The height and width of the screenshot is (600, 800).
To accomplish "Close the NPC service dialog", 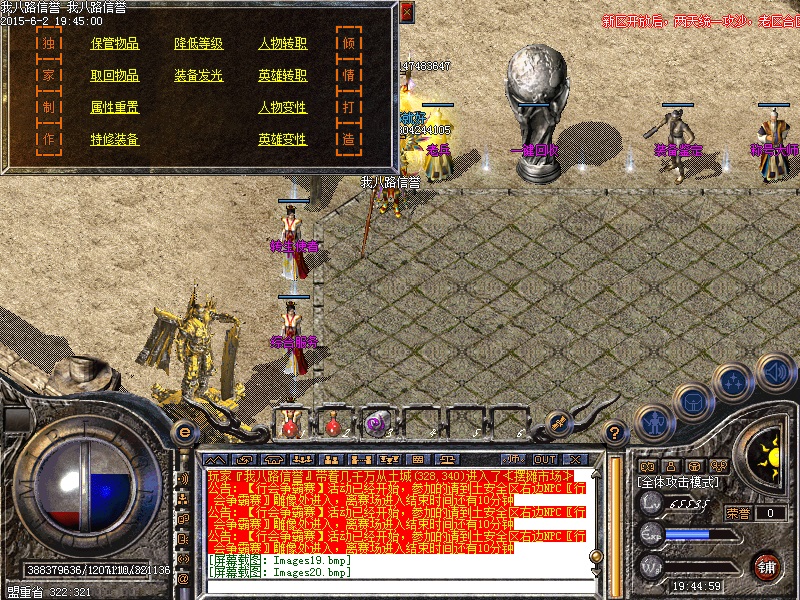I will (x=406, y=12).
